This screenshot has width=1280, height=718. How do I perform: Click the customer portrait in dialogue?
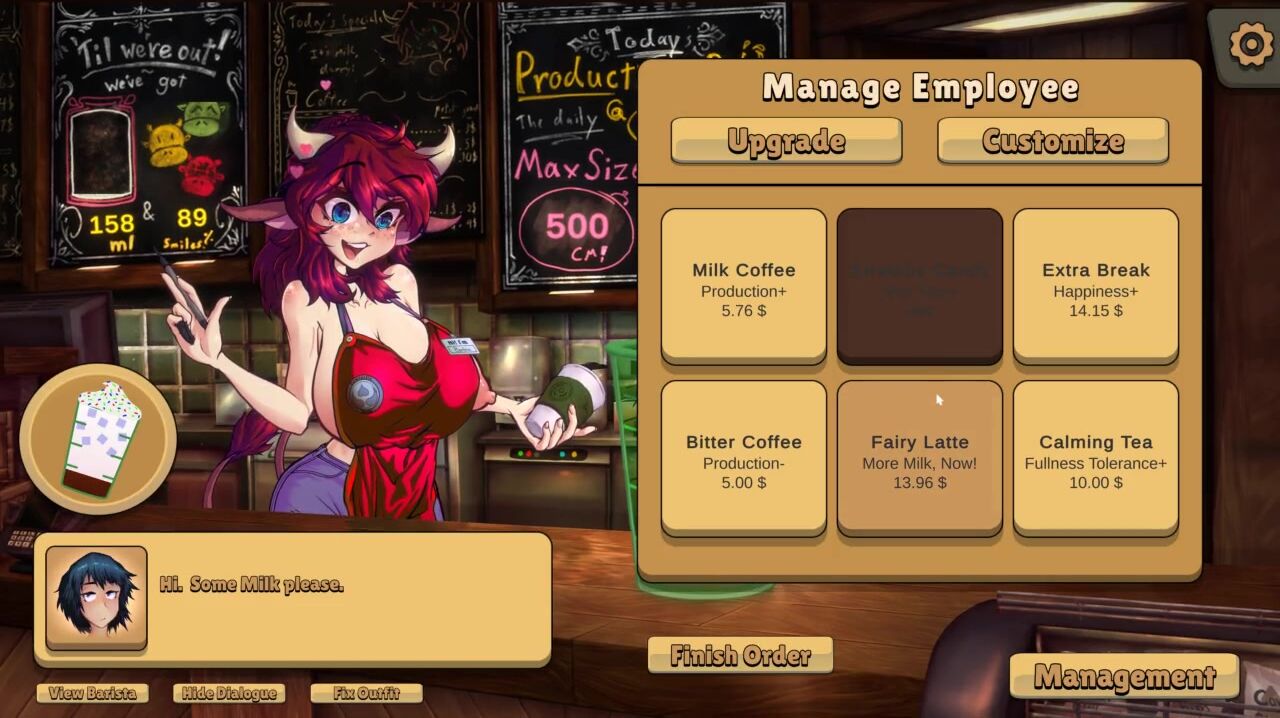click(x=96, y=597)
